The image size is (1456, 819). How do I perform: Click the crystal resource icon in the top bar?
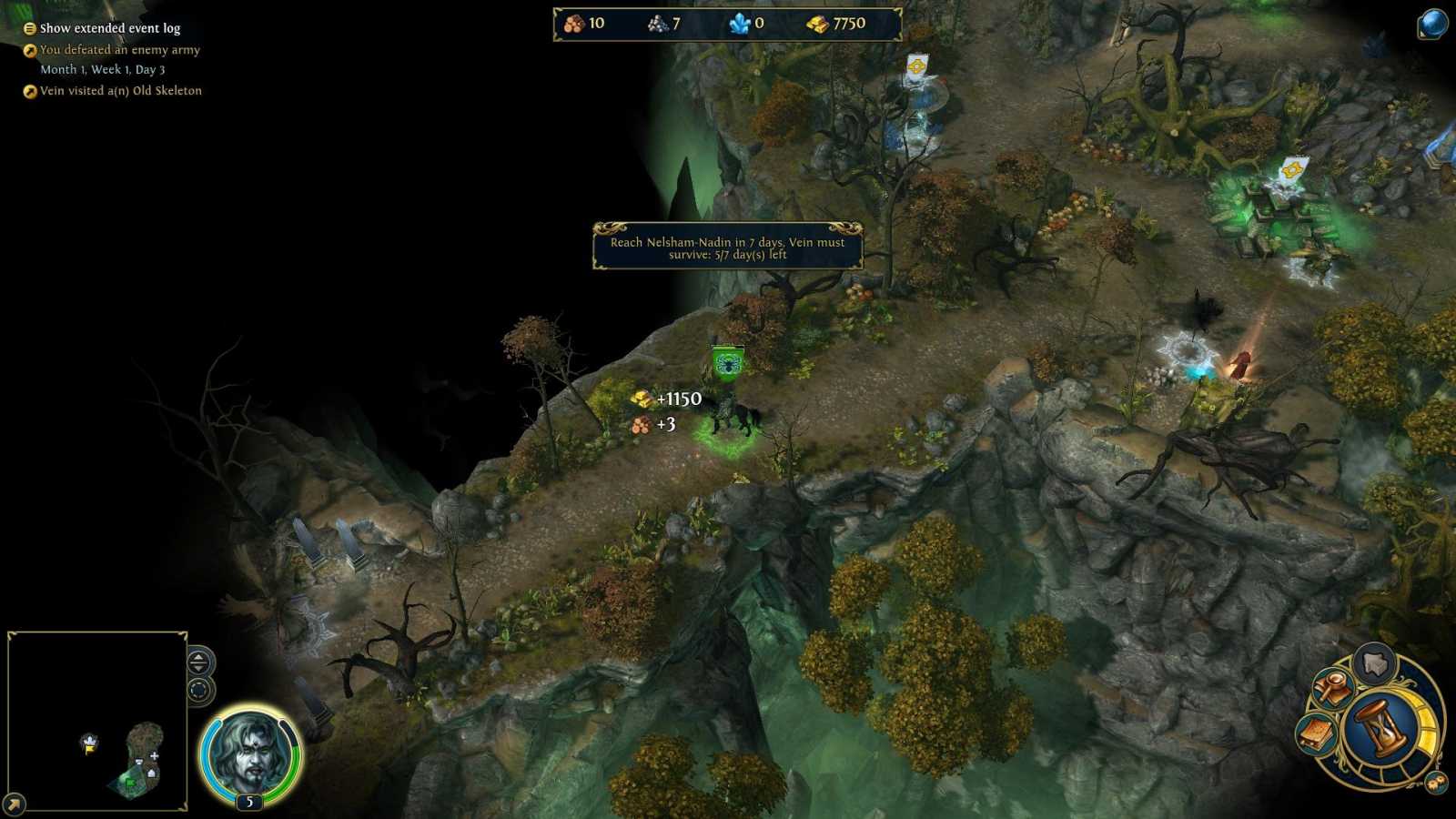click(x=738, y=23)
